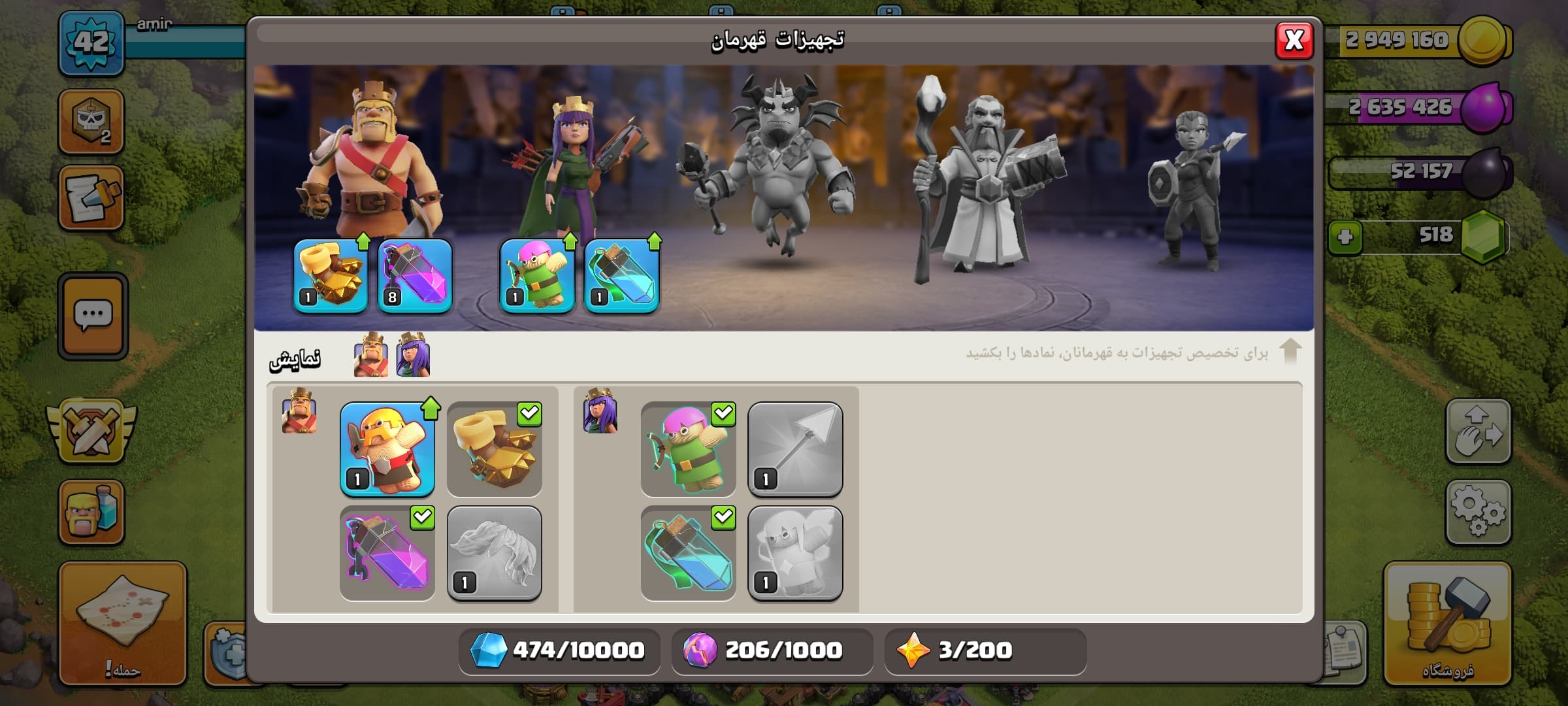1568x706 pixels.
Task: Open the shop with the hammer button
Action: click(1447, 622)
